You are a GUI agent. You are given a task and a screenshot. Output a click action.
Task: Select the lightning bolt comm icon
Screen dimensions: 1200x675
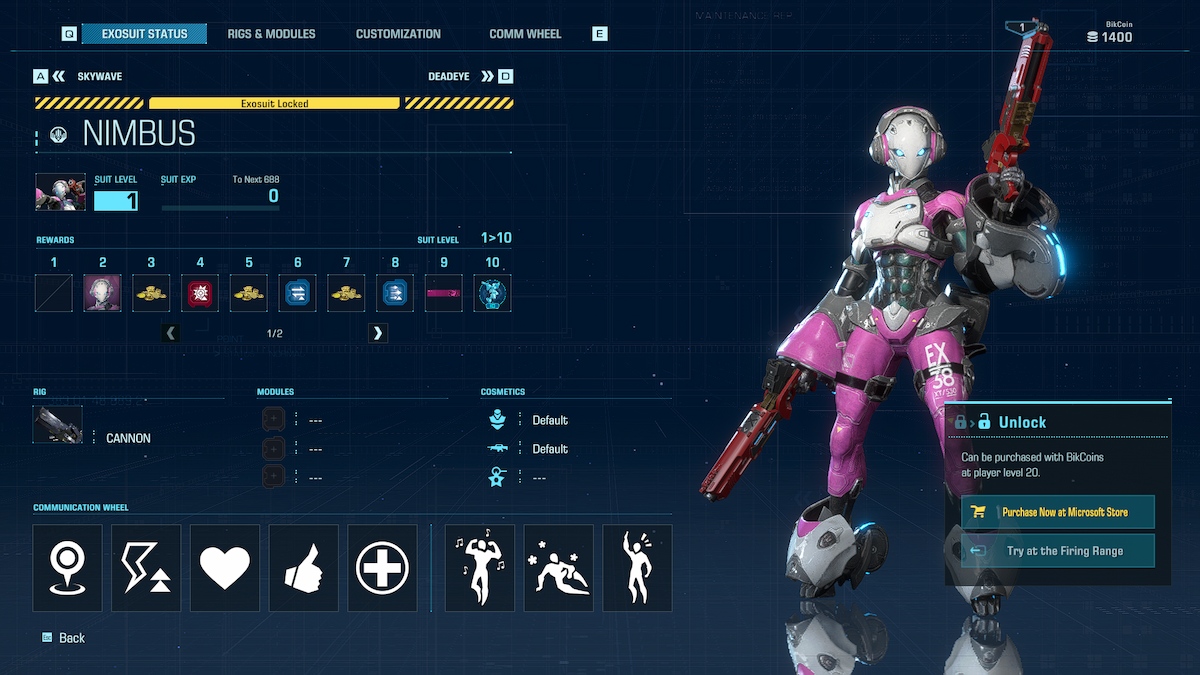pos(146,568)
